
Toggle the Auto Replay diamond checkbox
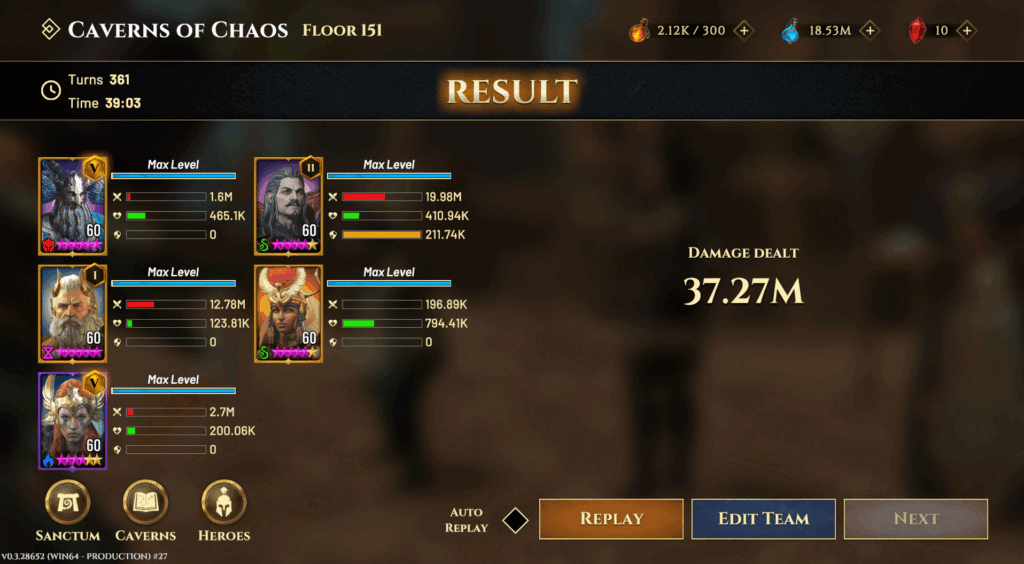(515, 520)
